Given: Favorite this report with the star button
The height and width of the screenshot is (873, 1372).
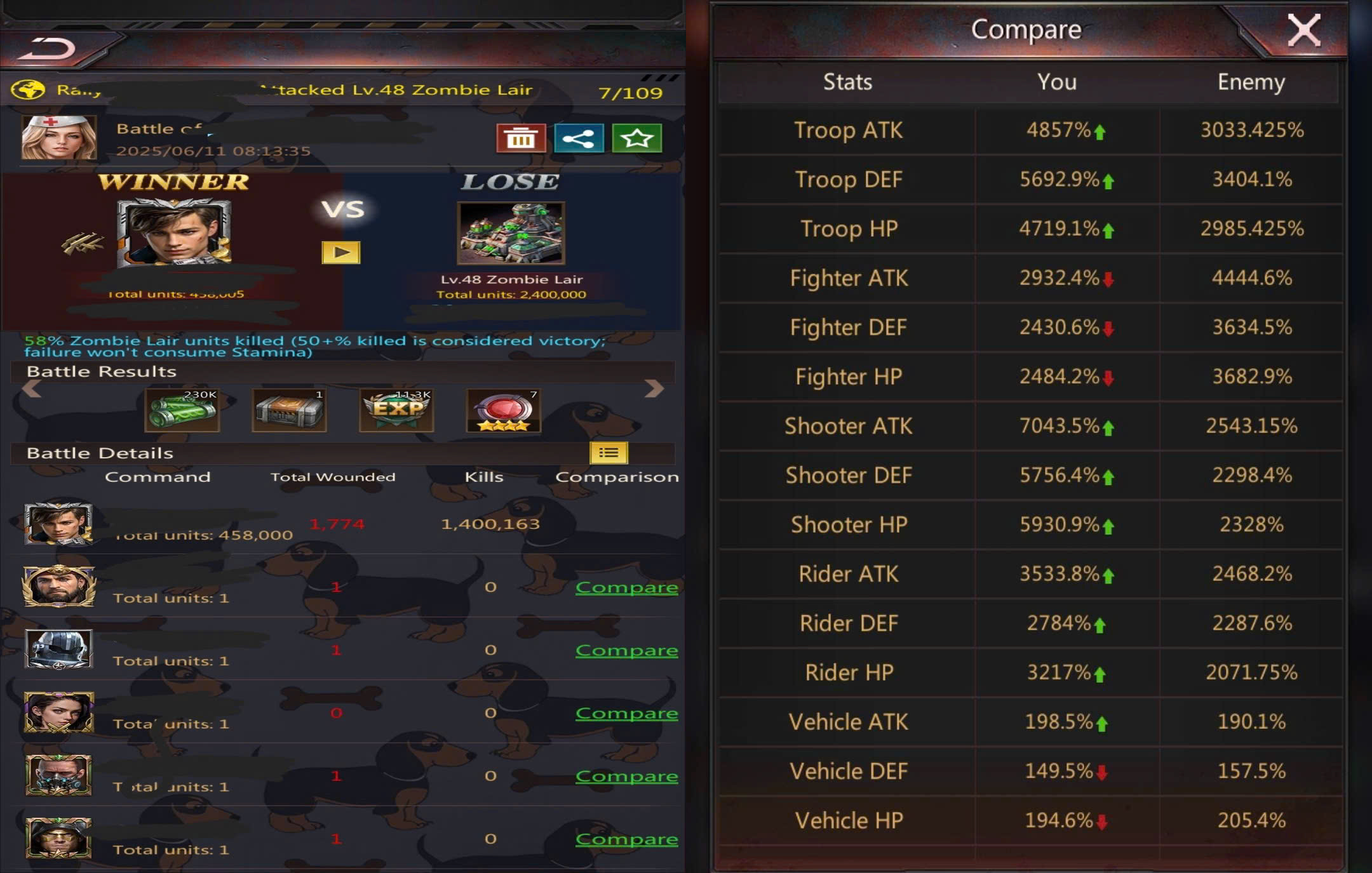Looking at the screenshot, I should click(636, 138).
